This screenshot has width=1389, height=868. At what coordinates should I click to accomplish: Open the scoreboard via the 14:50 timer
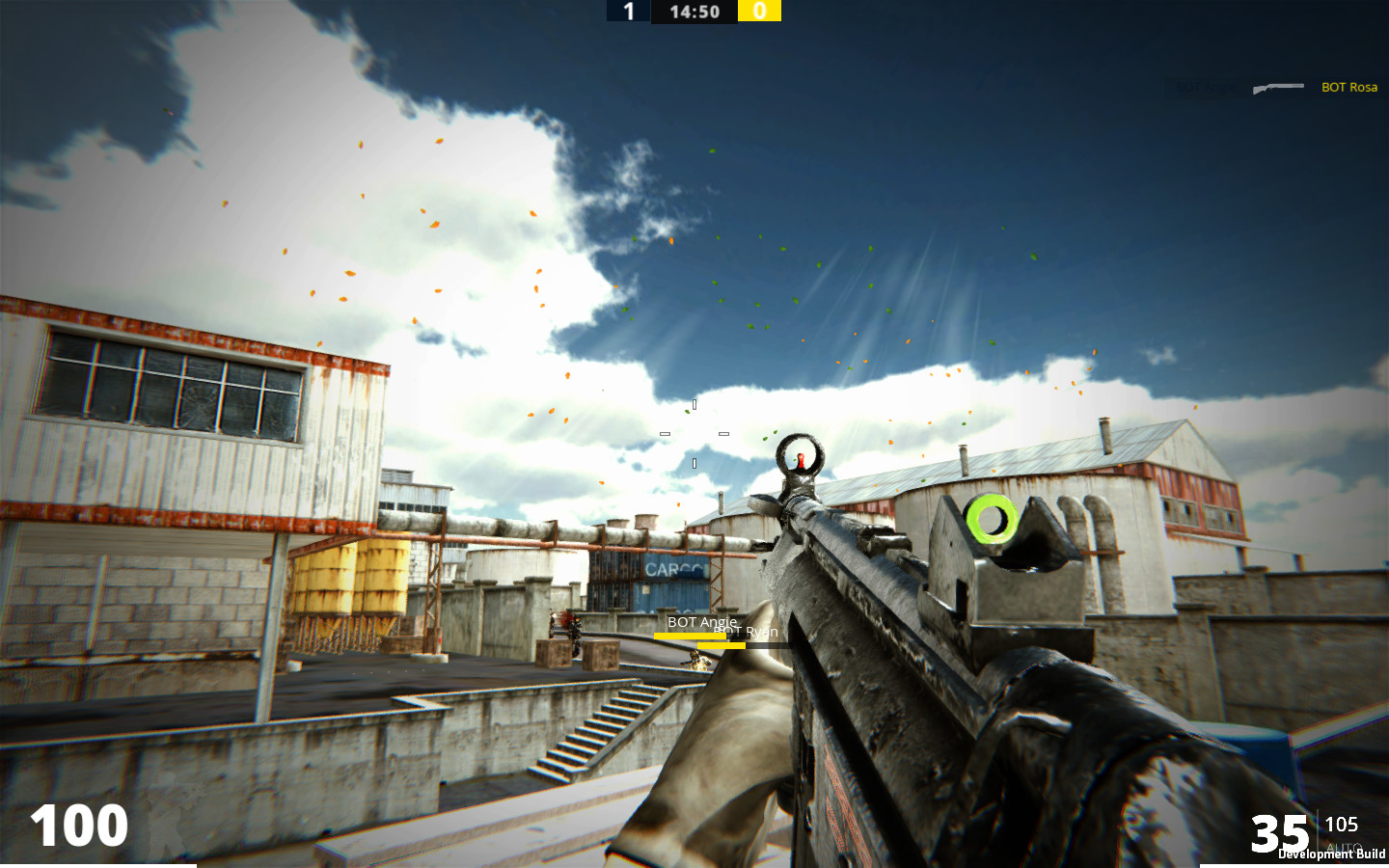[x=693, y=11]
